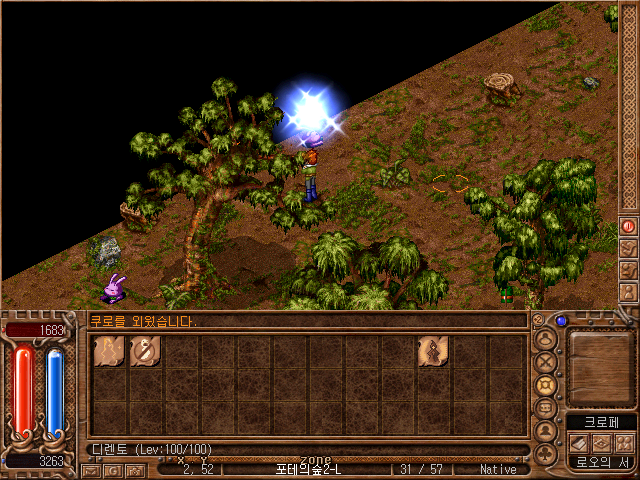Image resolution: width=640 pixels, height=480 pixels.
Task: Click the red pause-style button on right edge
Action: point(628,226)
